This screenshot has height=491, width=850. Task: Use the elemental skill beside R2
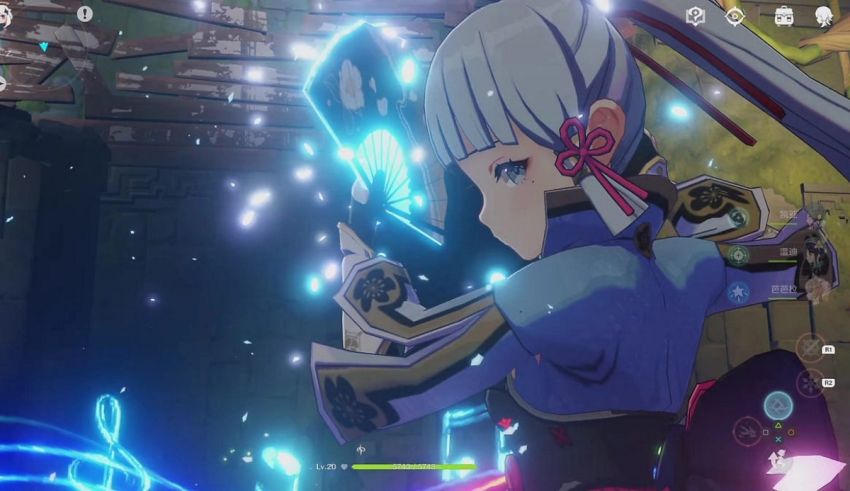[x=809, y=383]
